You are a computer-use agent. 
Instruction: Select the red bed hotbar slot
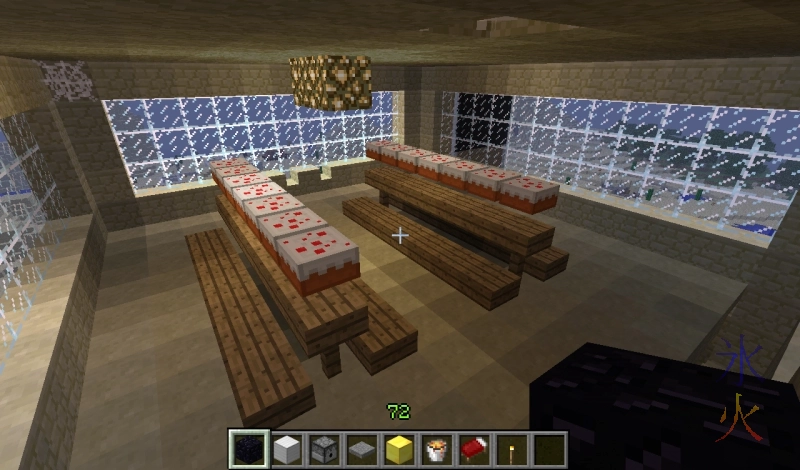[x=474, y=449]
